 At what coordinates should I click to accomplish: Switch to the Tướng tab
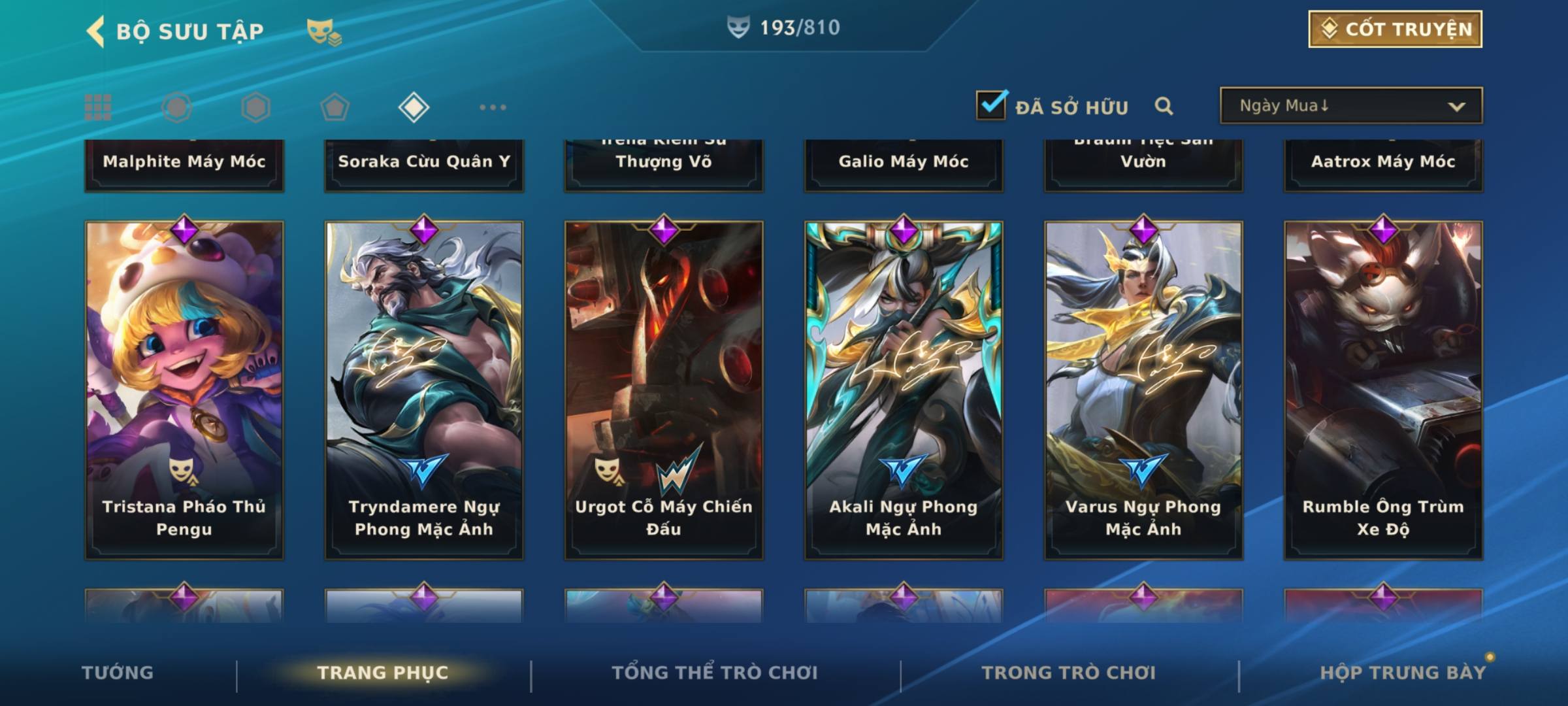point(118,673)
